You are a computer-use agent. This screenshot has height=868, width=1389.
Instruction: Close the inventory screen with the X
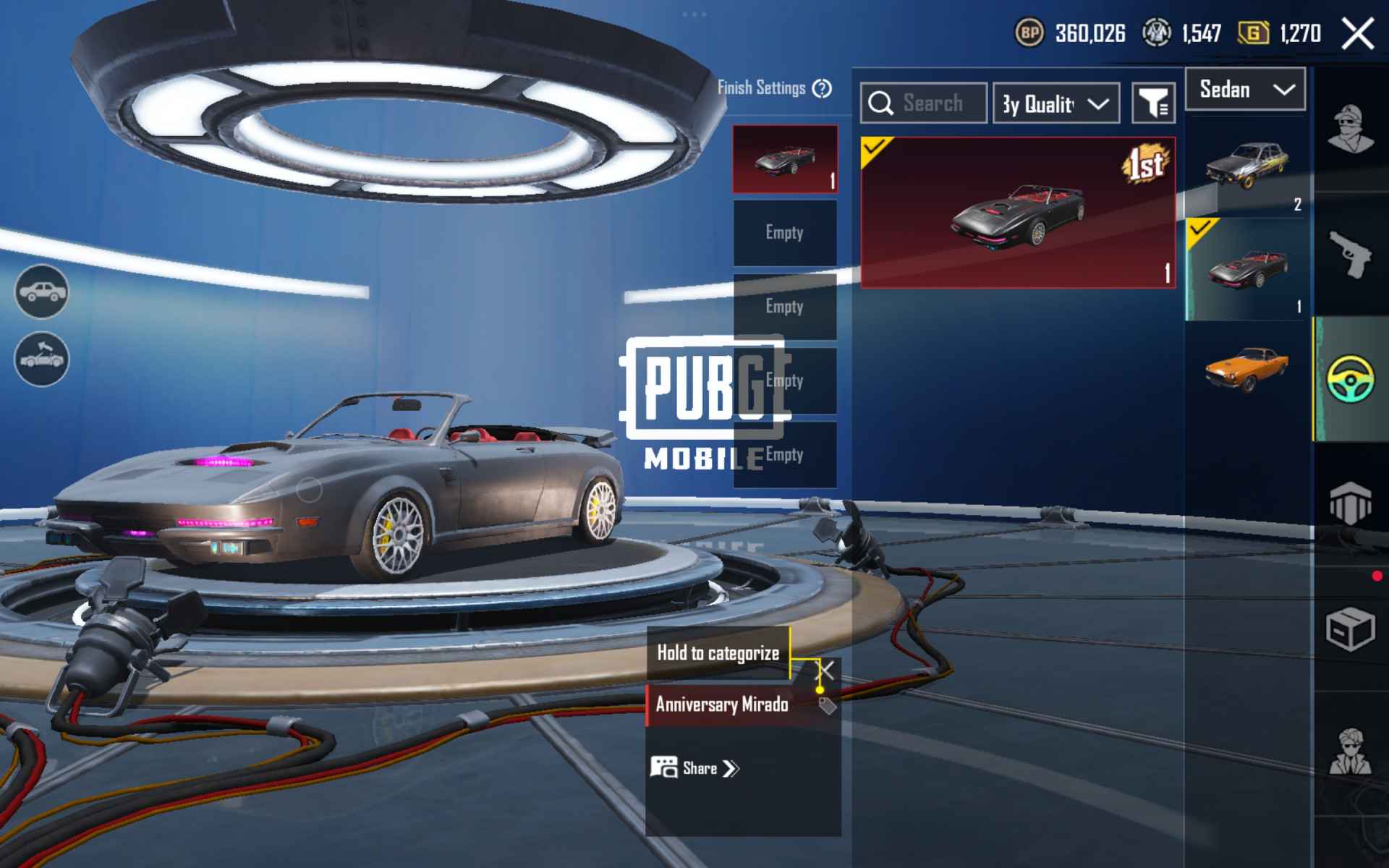[x=1357, y=34]
